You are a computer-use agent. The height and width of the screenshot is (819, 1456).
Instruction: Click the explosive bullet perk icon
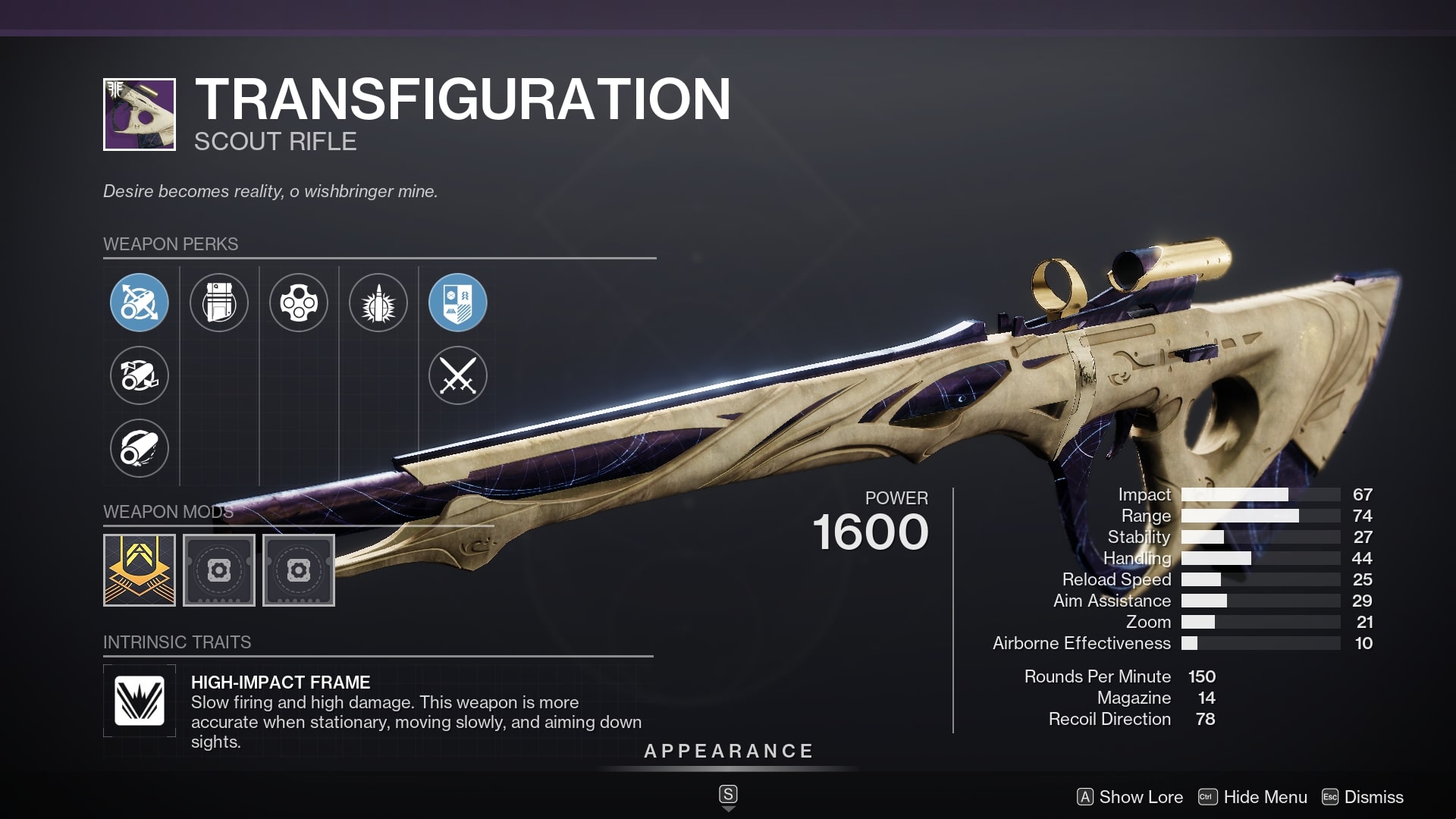tap(378, 303)
